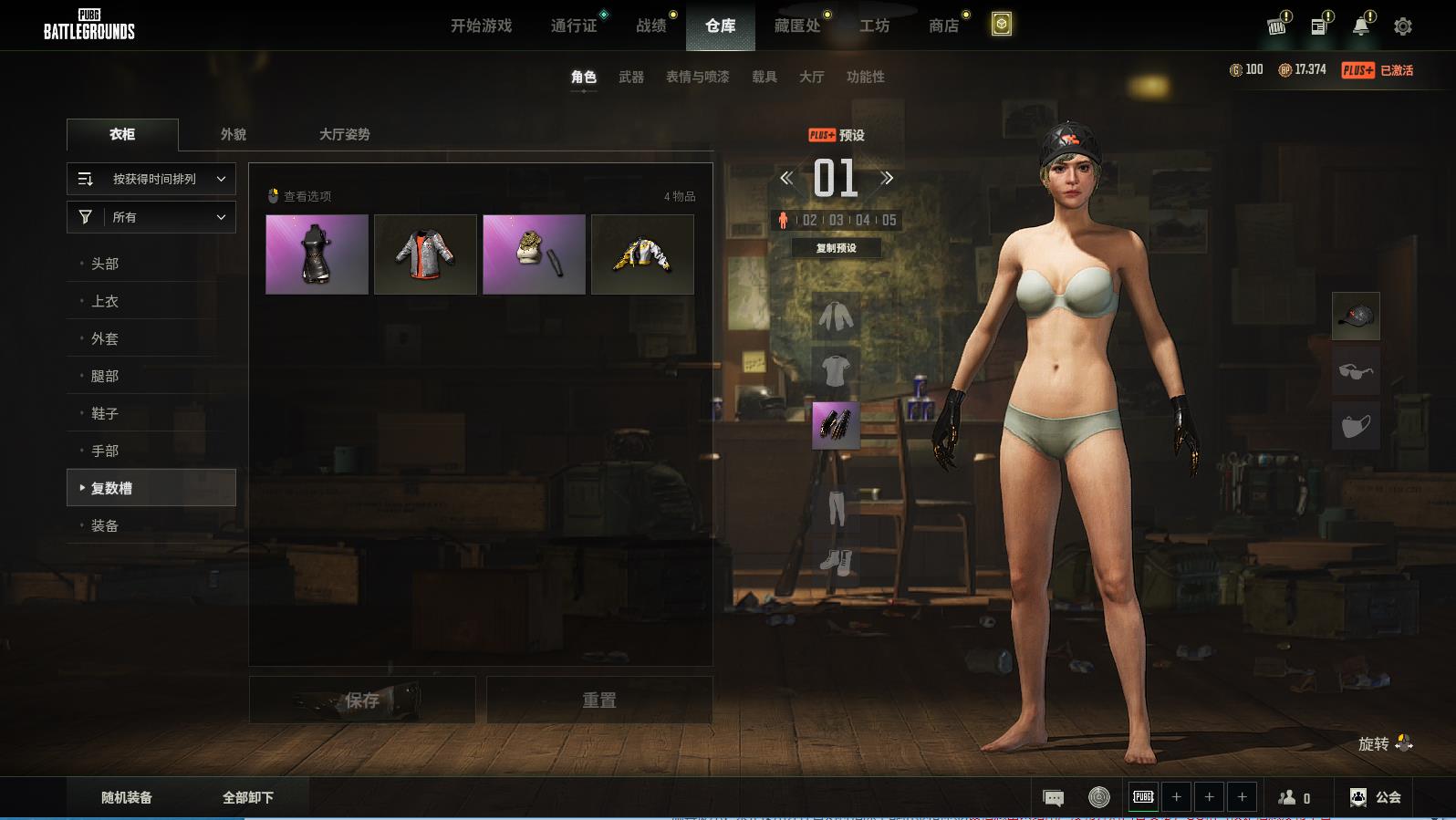Open the 大厅姿势 tab
The height and width of the screenshot is (820, 1456).
(x=344, y=134)
